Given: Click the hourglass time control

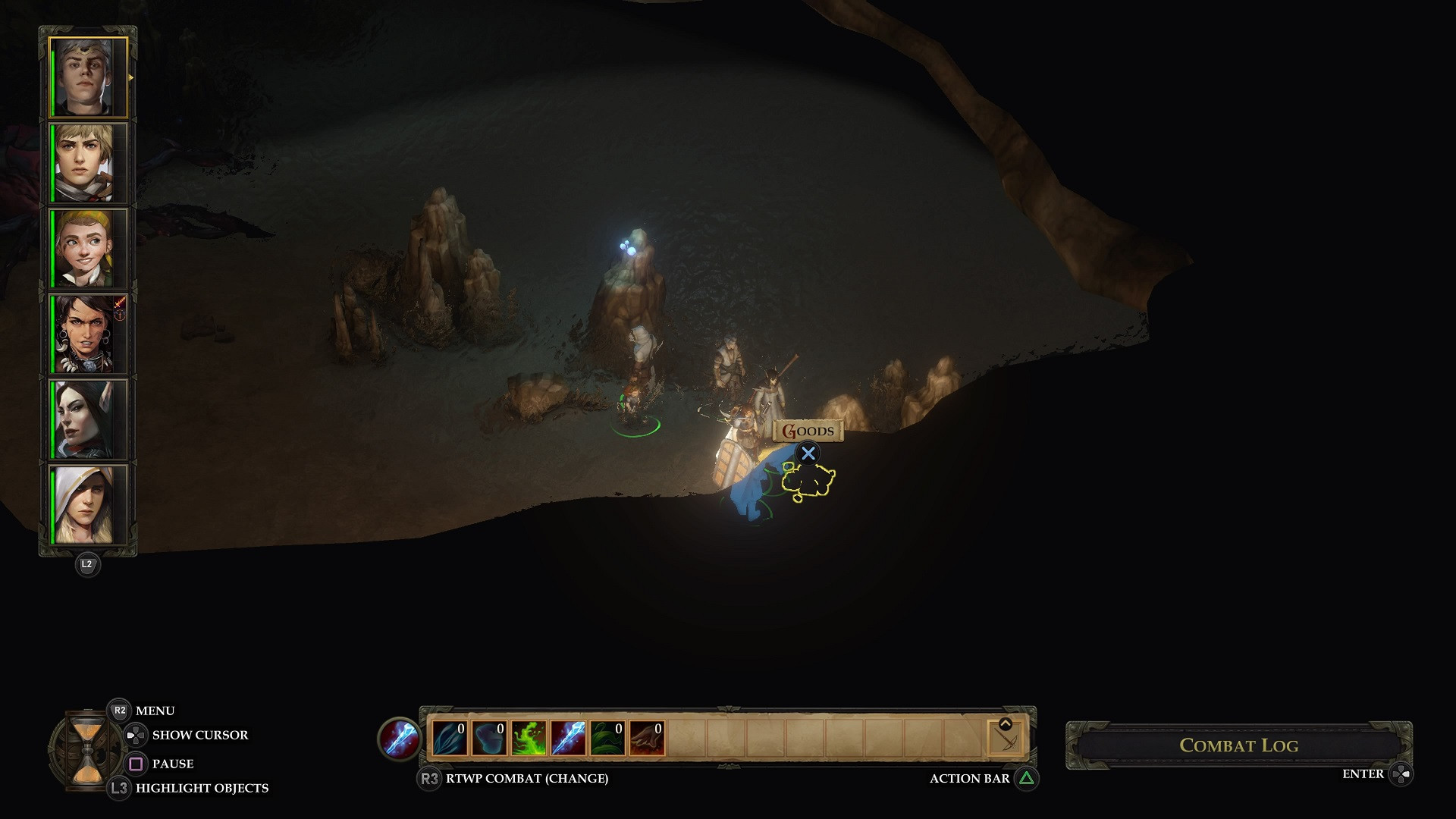Looking at the screenshot, I should click(x=86, y=752).
